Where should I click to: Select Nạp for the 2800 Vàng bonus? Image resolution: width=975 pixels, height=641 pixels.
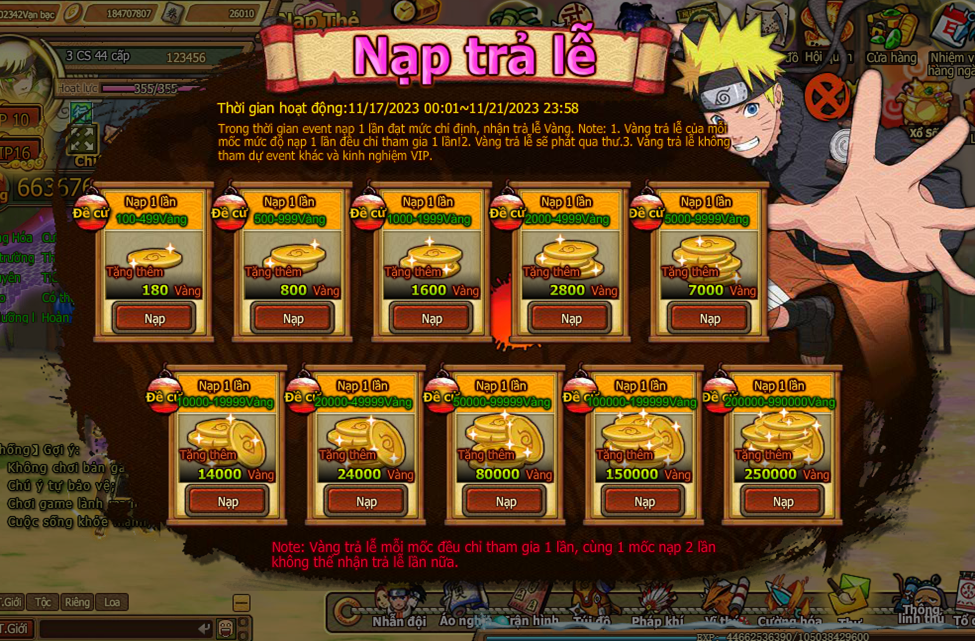pos(571,318)
